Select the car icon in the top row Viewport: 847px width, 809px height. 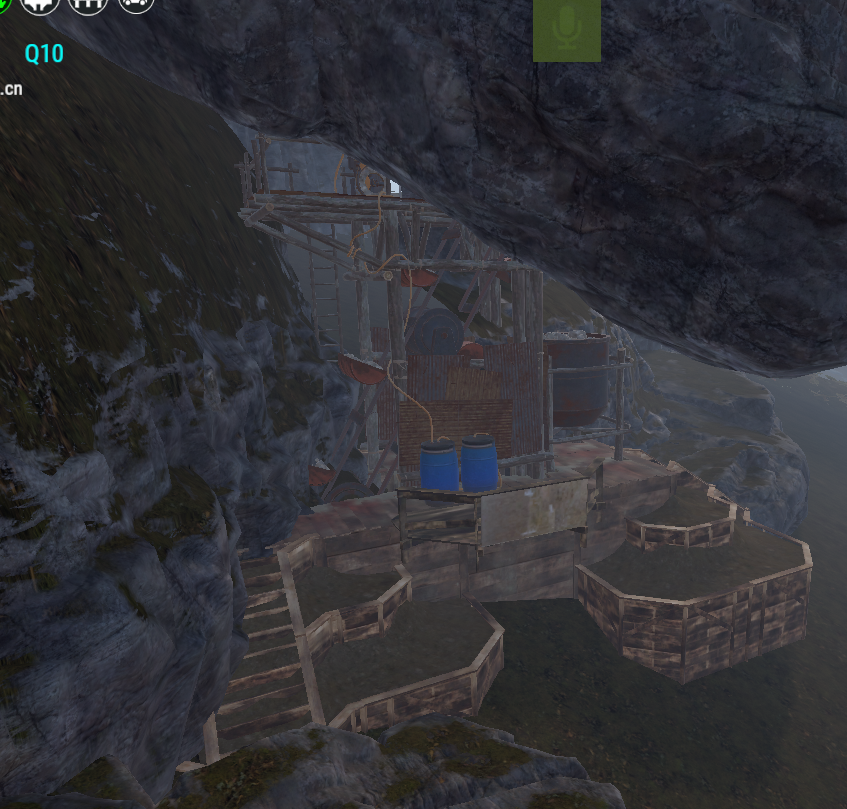click(136, 4)
